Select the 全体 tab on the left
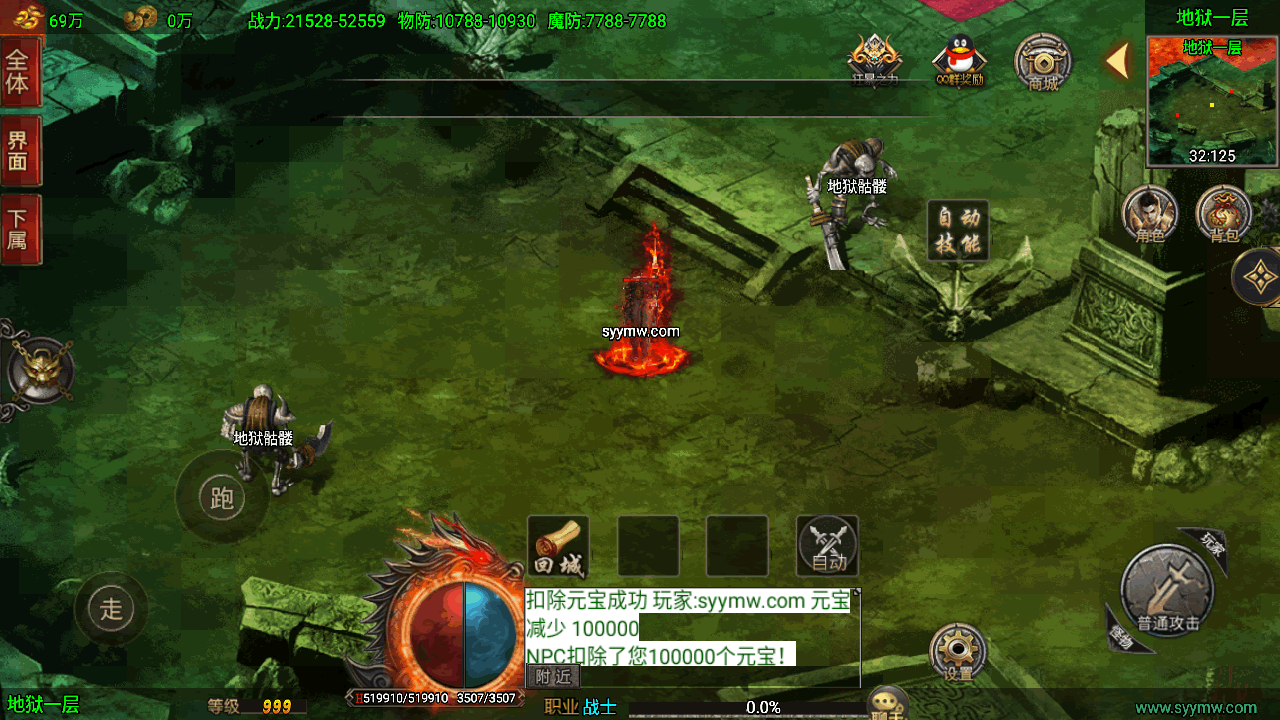Screen dimensions: 1280x720 click(19, 72)
